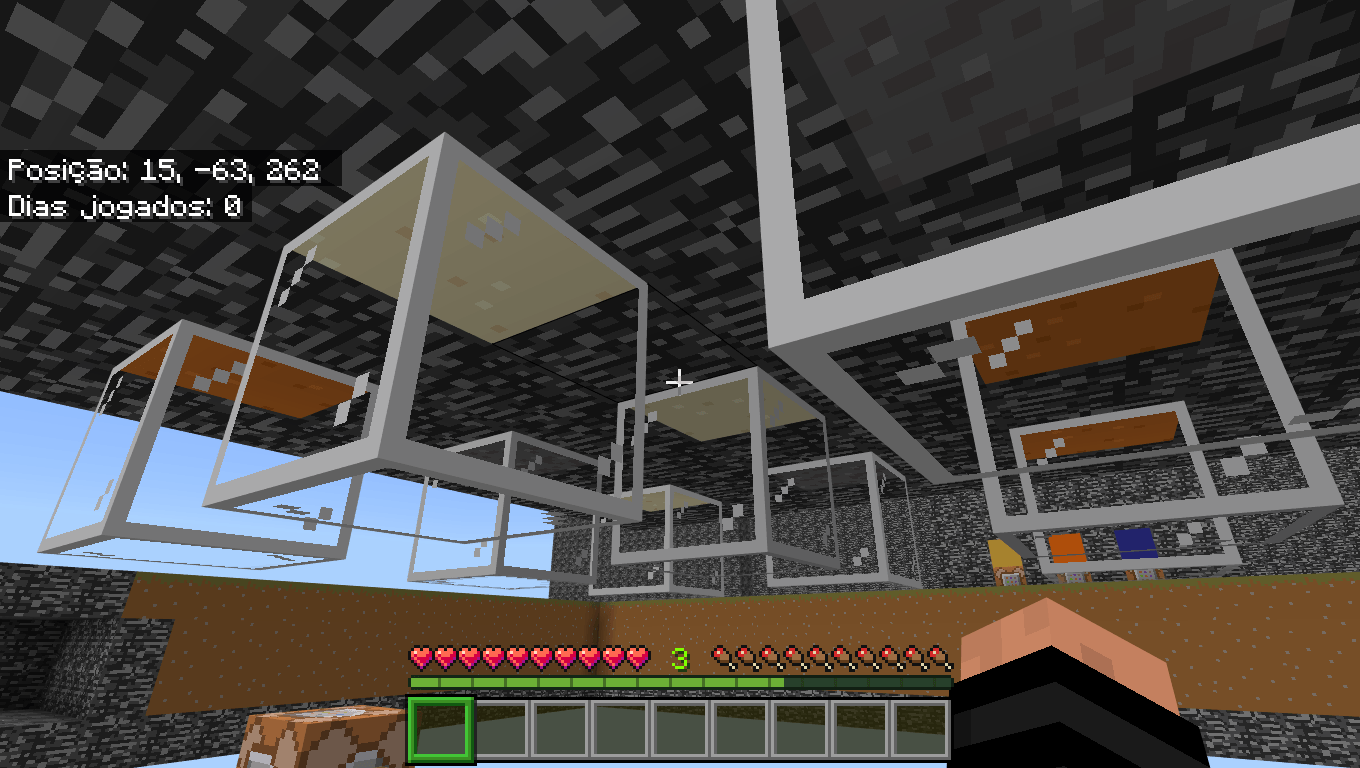Click the rightmost drumstick hunger icon

(940, 657)
